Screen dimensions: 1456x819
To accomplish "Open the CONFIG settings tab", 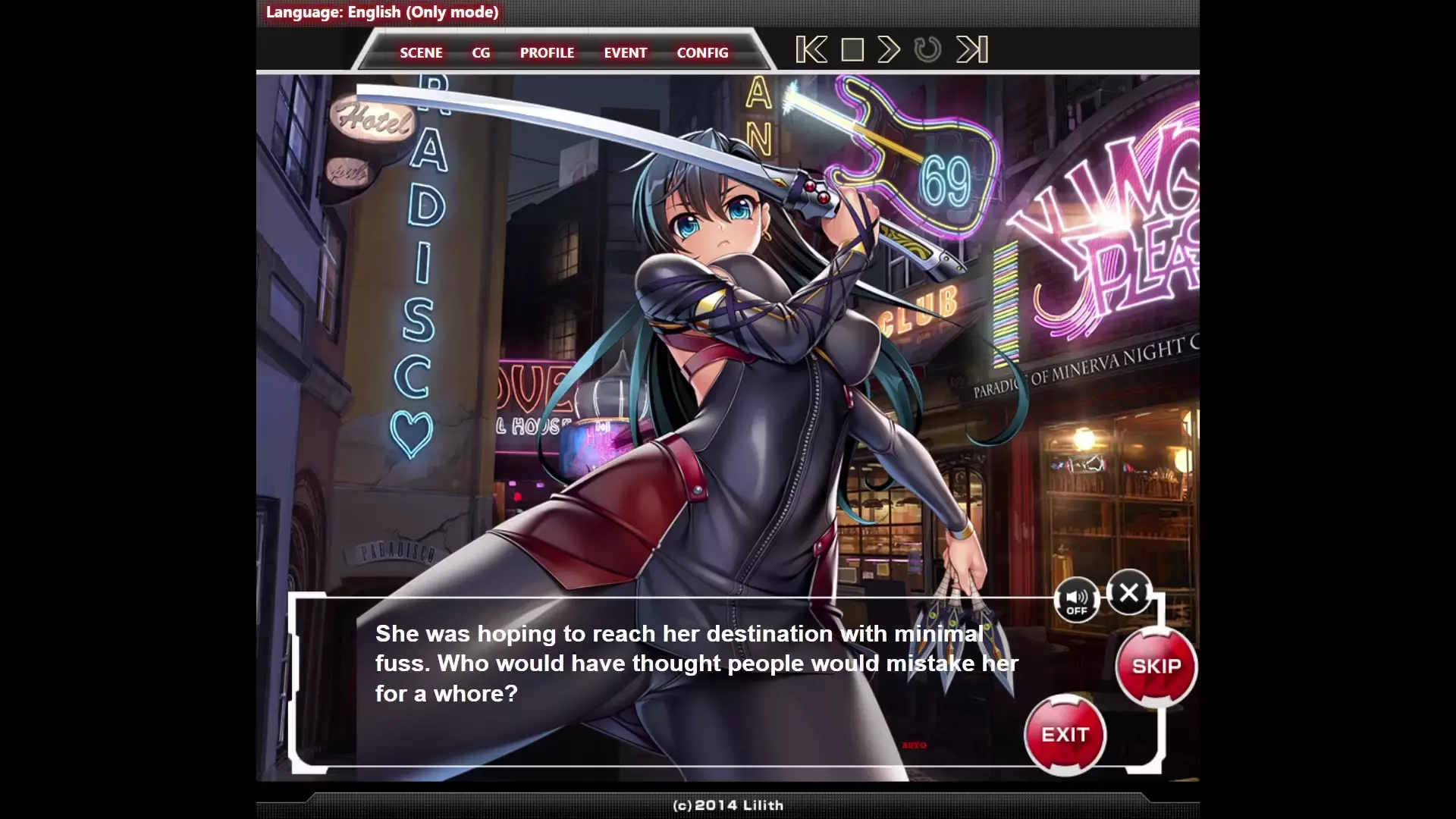I will click(702, 53).
